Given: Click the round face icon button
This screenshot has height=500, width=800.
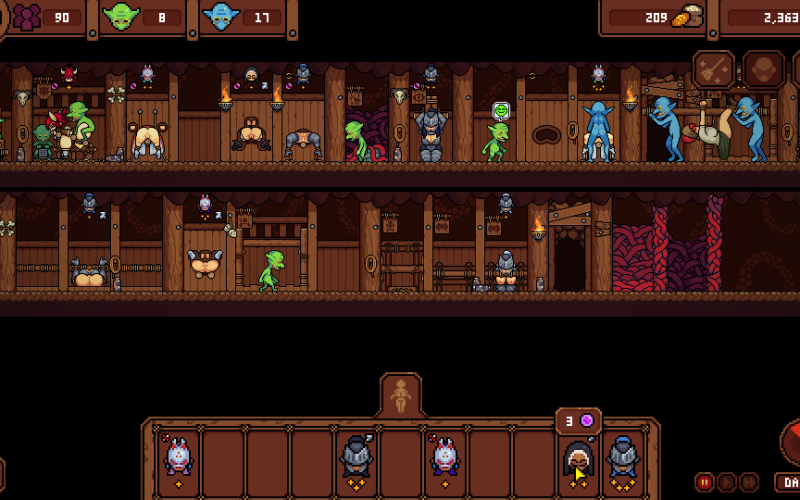Looking at the screenshot, I should click(x=763, y=70).
